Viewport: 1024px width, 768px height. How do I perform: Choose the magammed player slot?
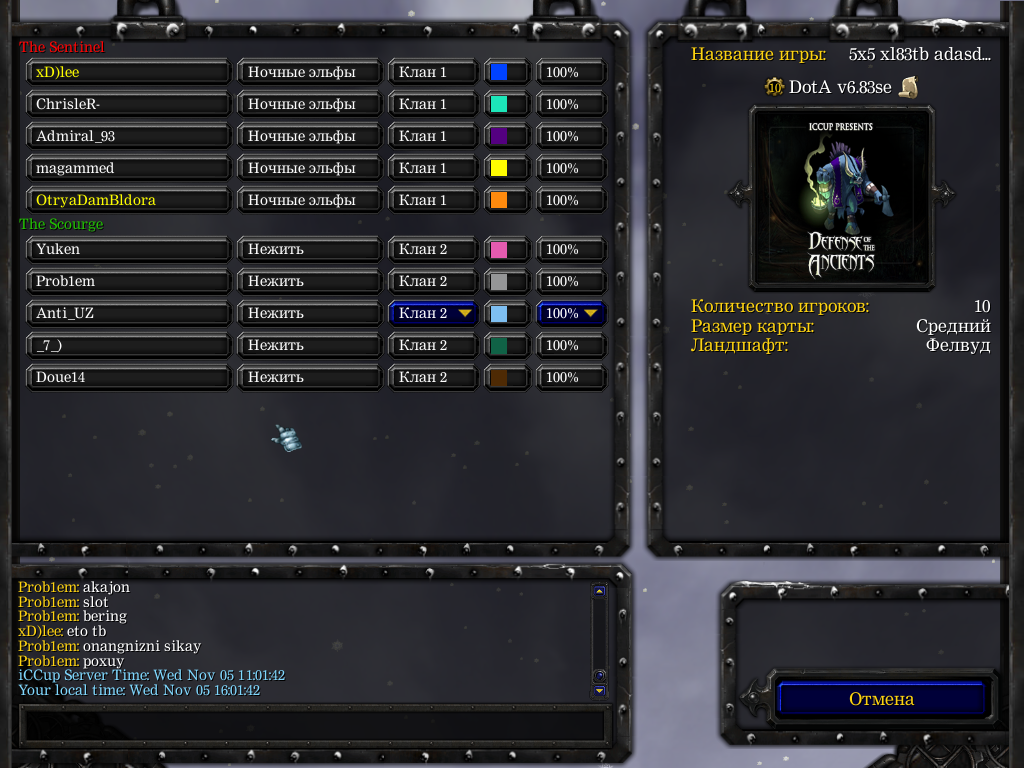pos(128,168)
